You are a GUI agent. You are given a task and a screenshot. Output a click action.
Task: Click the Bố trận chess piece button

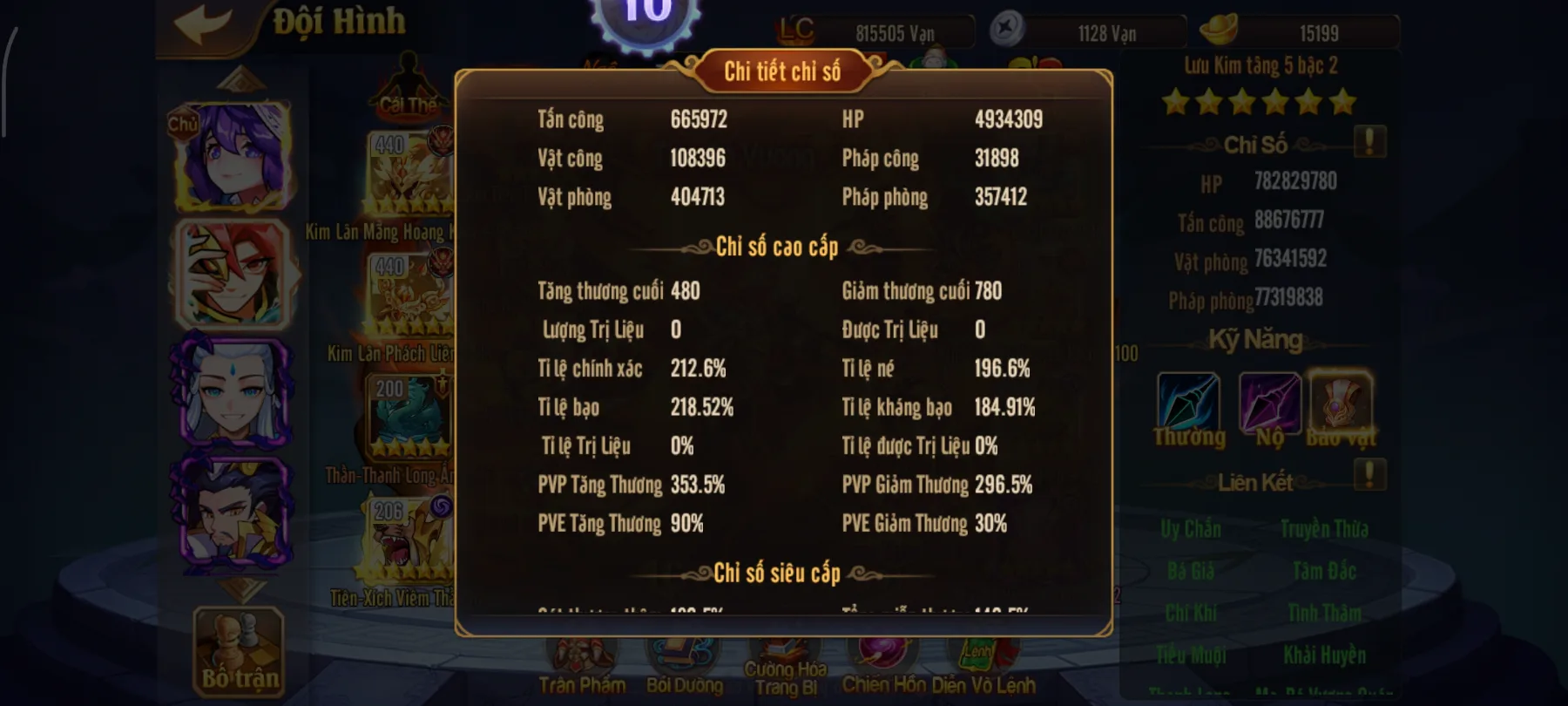click(237, 652)
